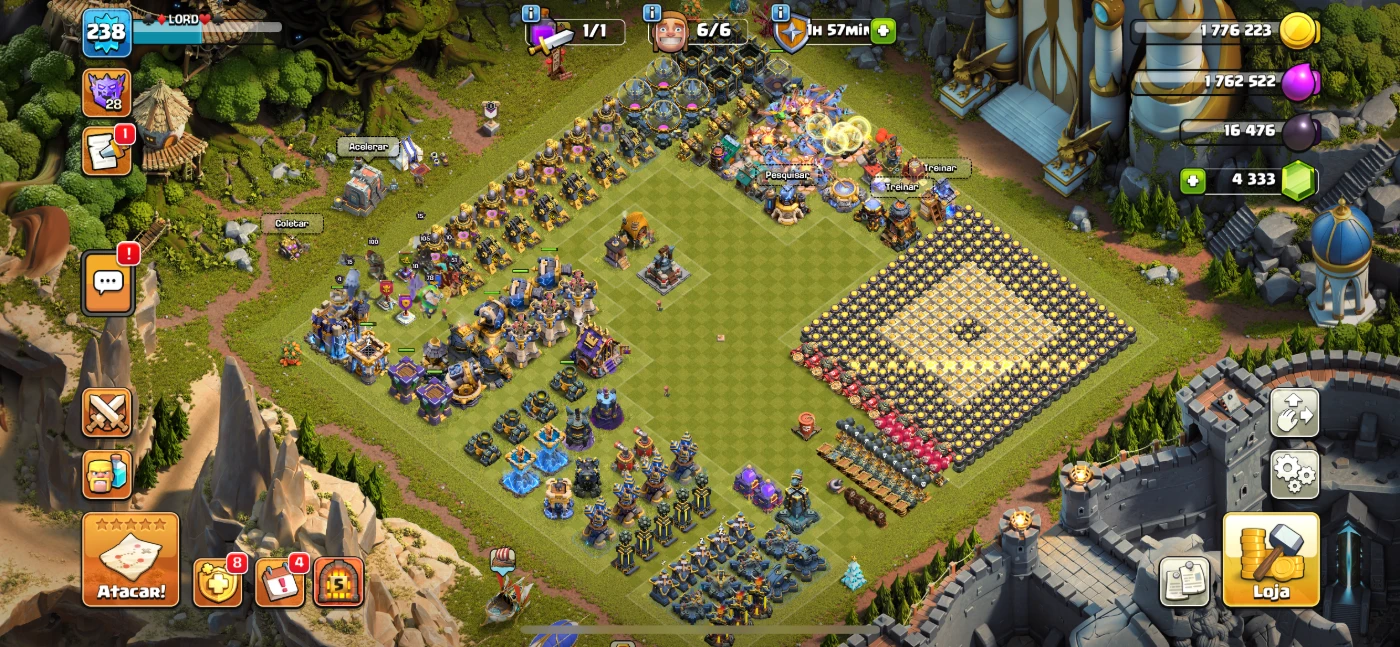Open the purple clan badge
This screenshot has height=647, width=1400.
(x=106, y=93)
